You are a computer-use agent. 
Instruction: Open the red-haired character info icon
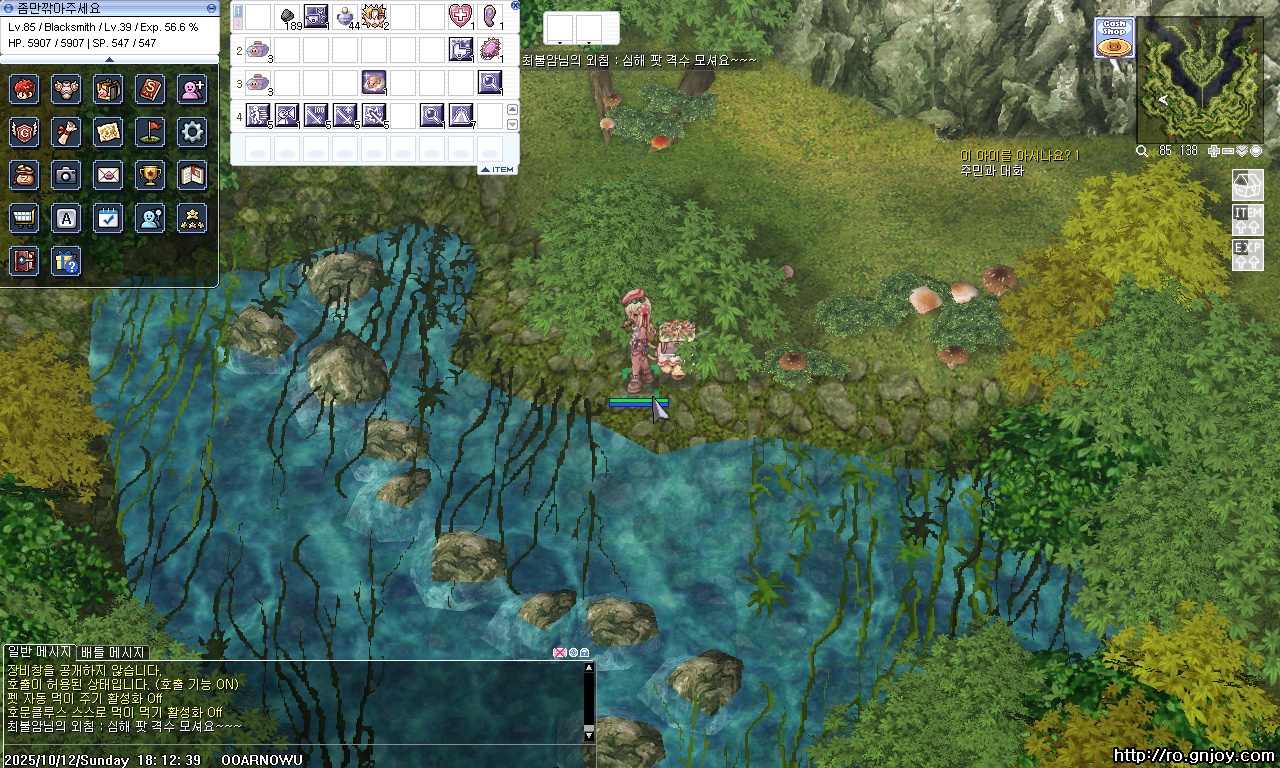tap(24, 89)
